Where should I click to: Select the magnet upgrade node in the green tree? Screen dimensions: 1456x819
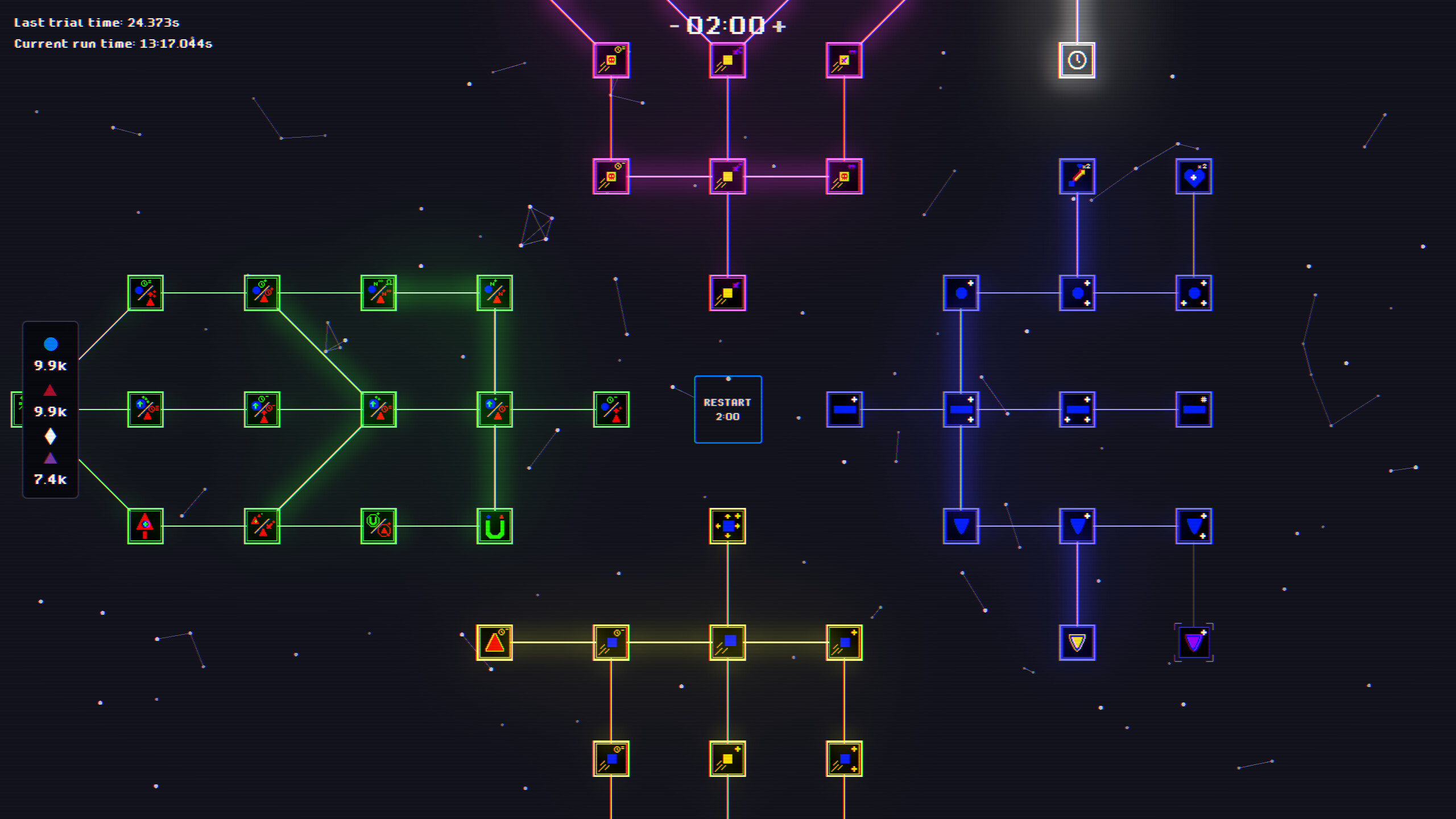point(495,526)
